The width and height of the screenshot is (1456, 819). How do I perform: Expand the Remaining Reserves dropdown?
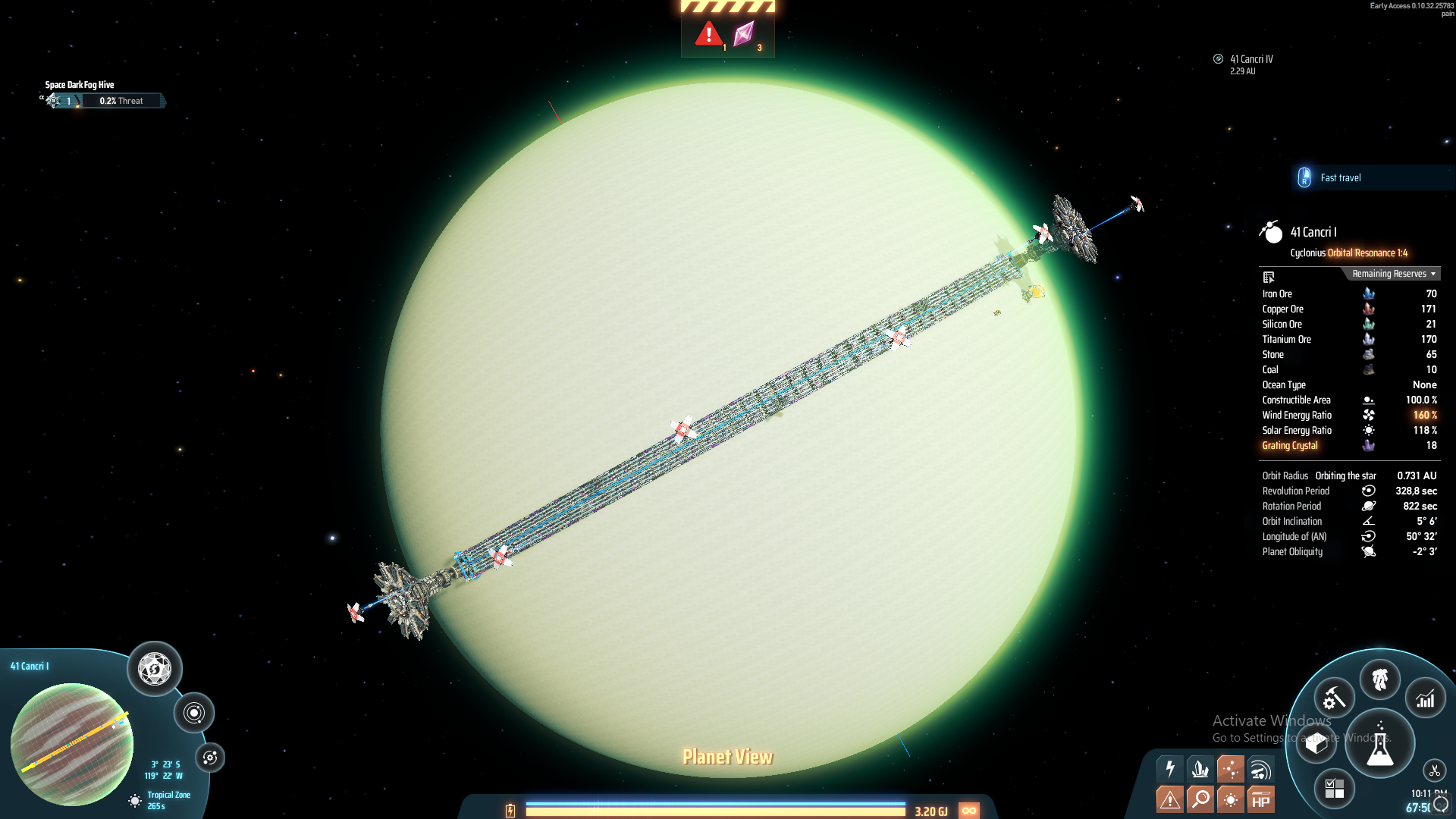pyautogui.click(x=1392, y=274)
